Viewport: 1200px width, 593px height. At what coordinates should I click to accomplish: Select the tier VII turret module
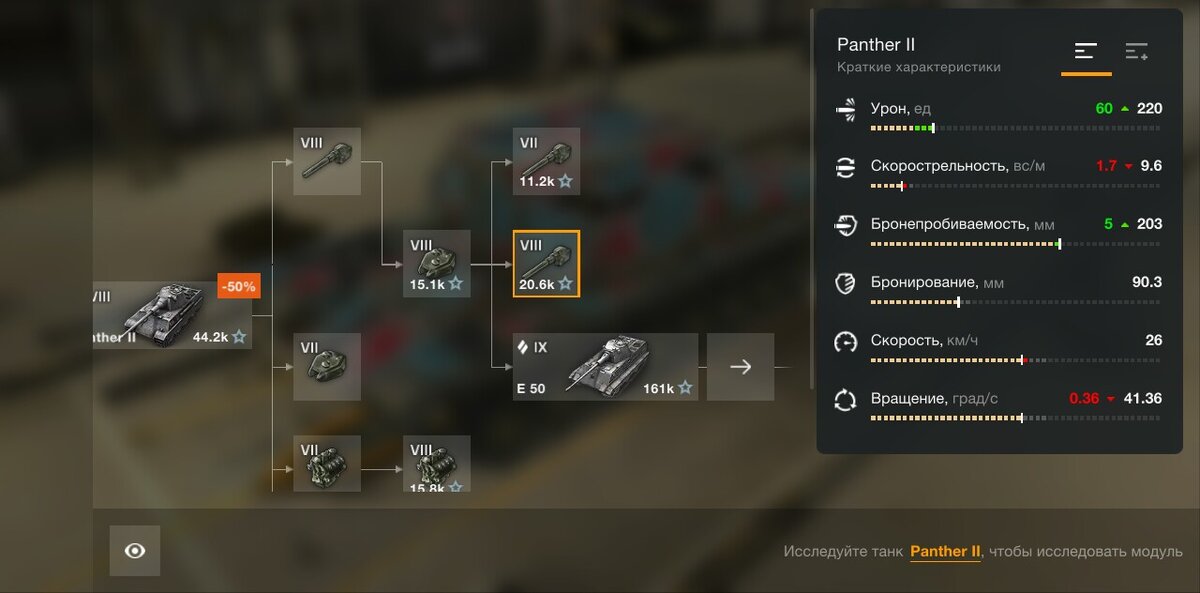pos(327,366)
